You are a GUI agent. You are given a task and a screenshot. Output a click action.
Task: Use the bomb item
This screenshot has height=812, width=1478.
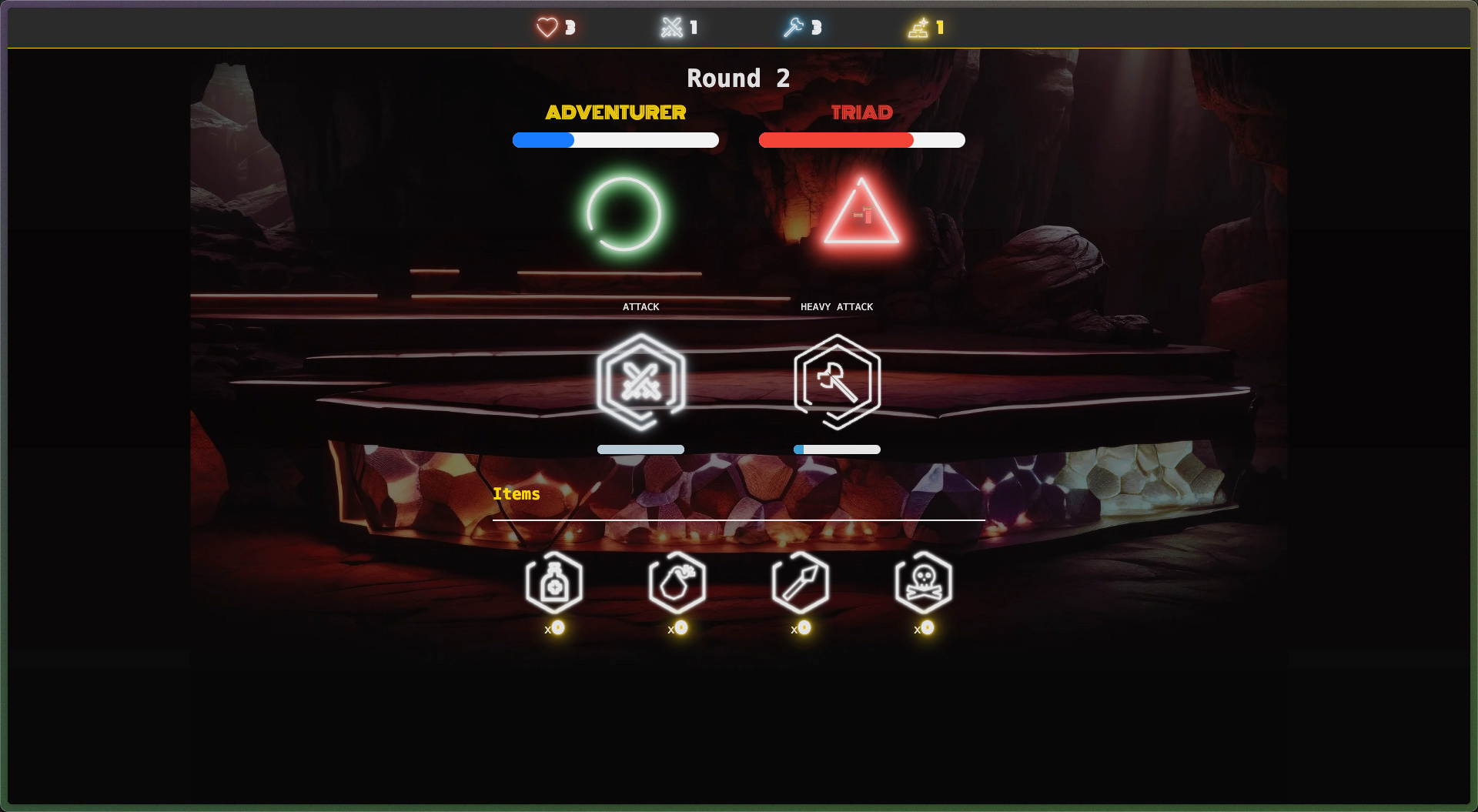coord(677,583)
